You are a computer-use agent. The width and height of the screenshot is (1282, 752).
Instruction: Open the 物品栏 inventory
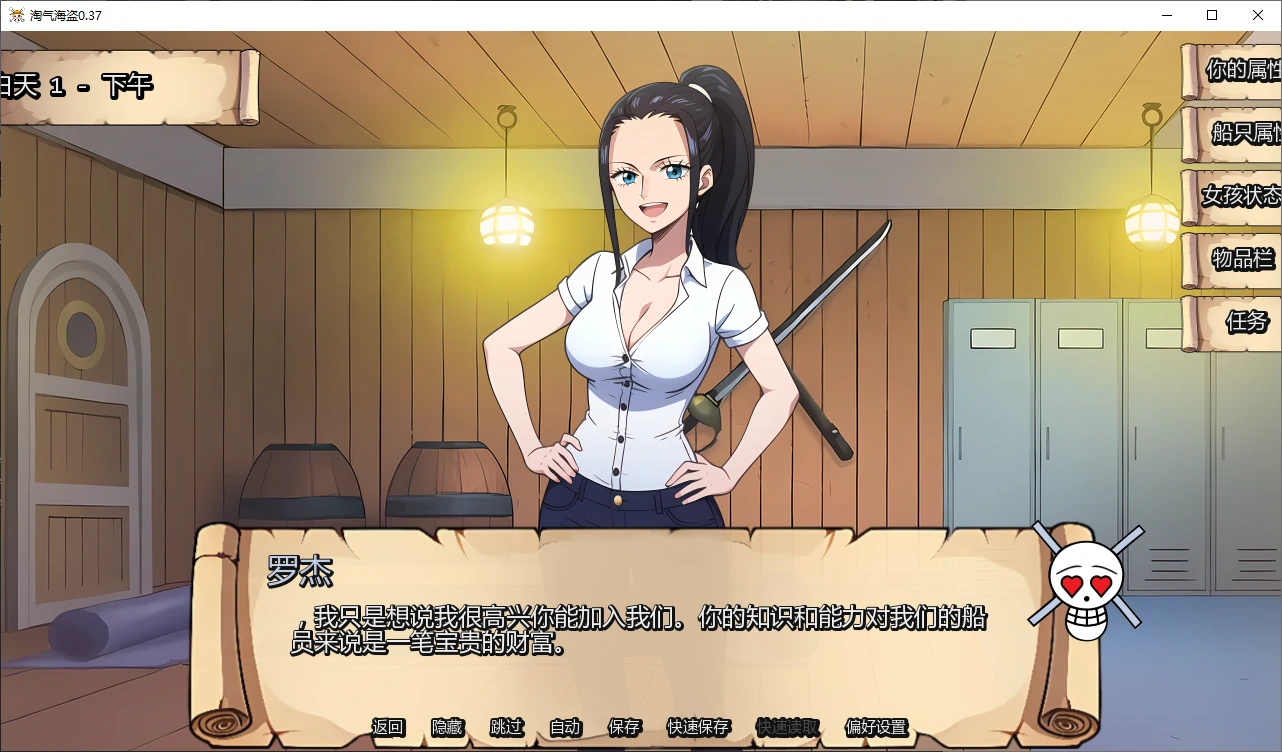point(1238,259)
